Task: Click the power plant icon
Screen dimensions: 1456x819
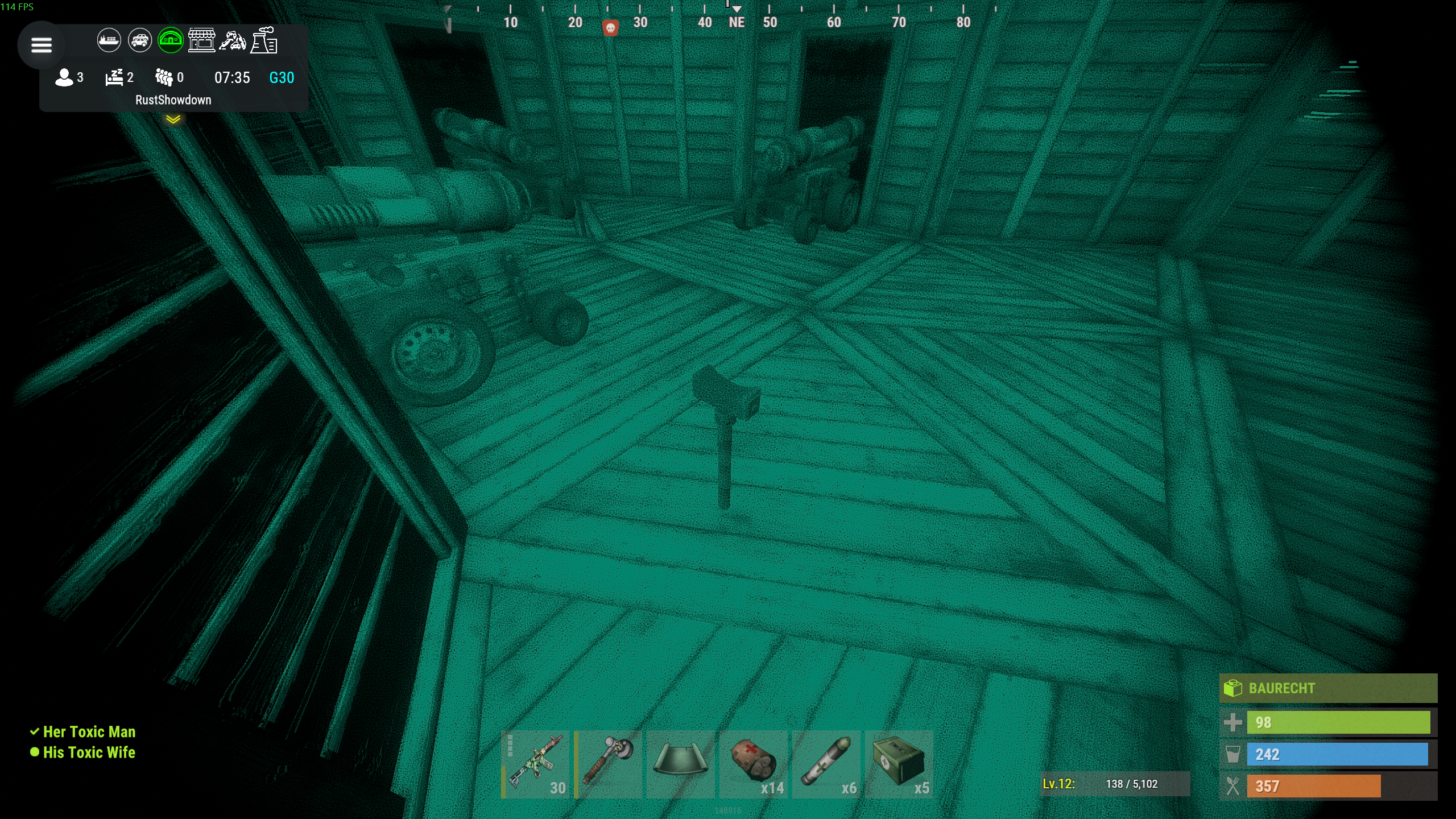Action: 264,40
